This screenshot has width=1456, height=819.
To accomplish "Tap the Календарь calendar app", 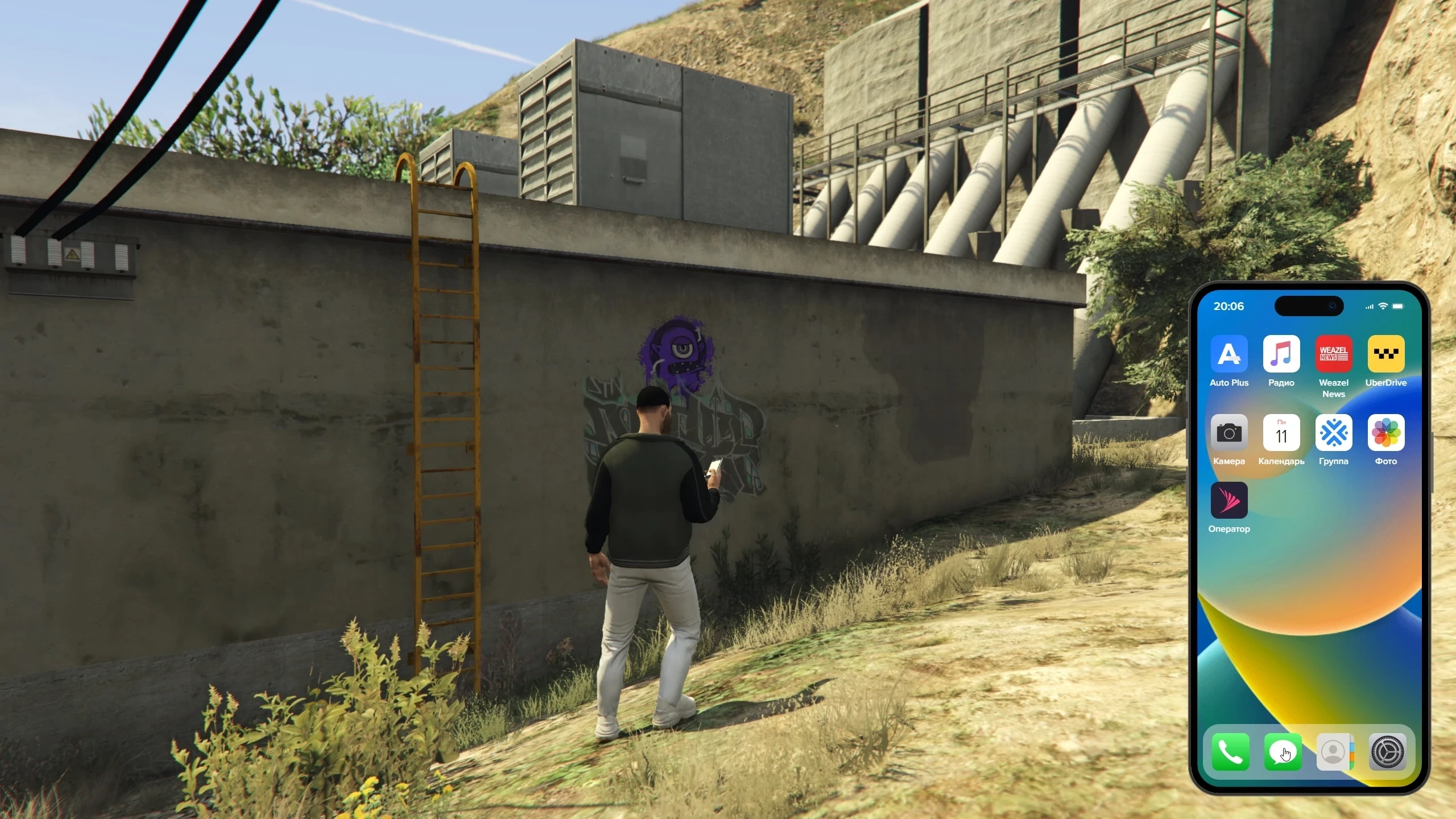I will pos(1281,433).
